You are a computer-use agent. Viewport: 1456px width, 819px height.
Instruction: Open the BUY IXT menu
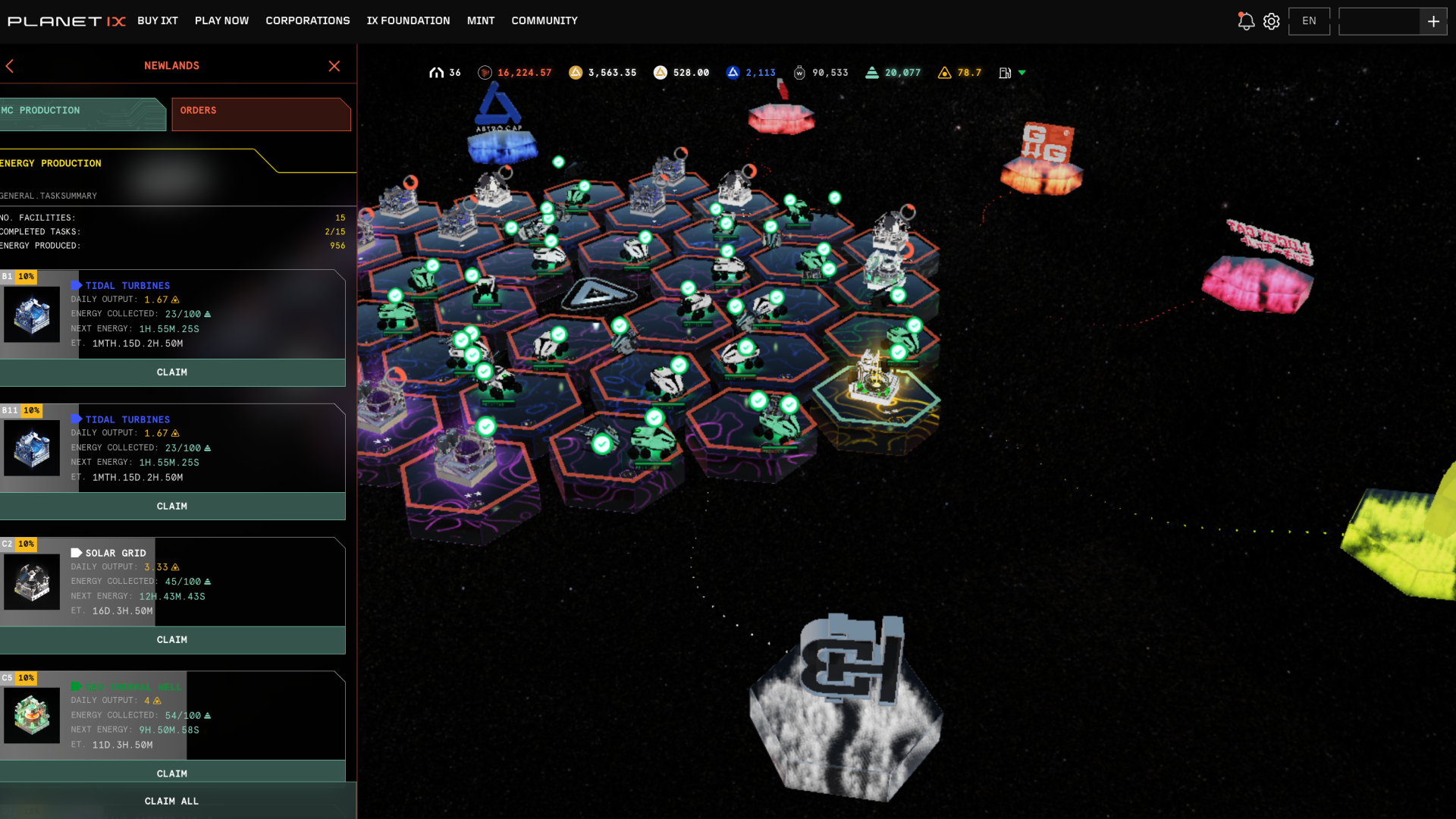(x=158, y=20)
